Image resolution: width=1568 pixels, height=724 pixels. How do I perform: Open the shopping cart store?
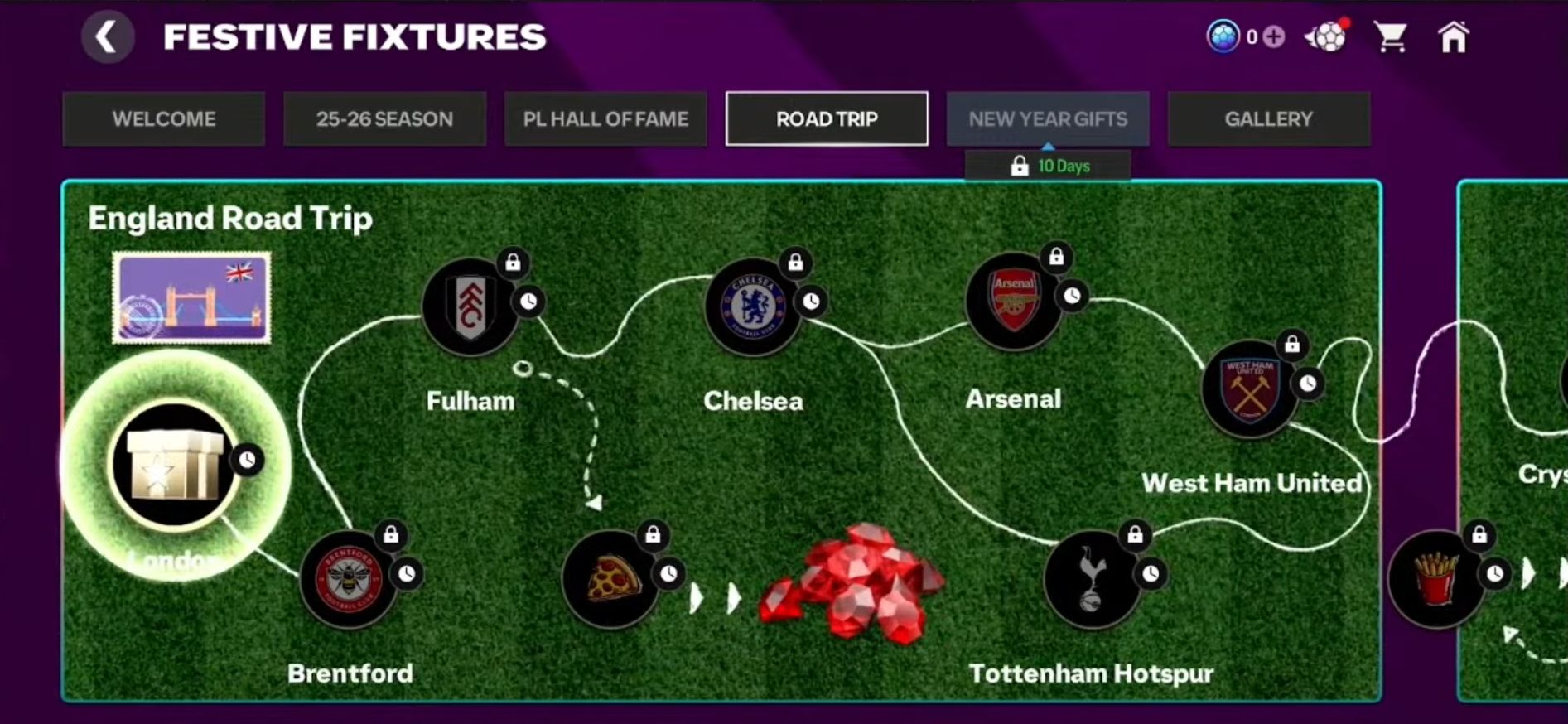(x=1390, y=37)
